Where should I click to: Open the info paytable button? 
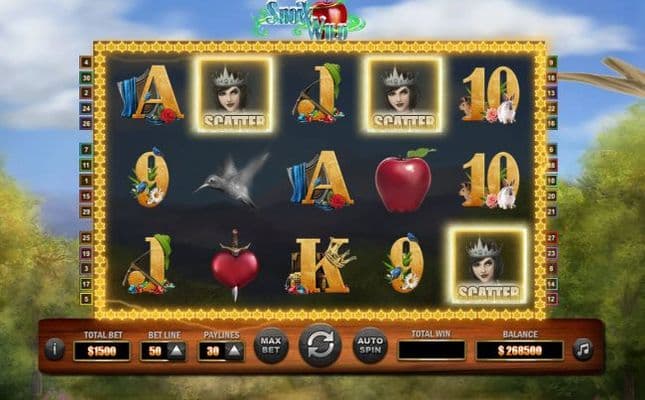click(x=54, y=349)
